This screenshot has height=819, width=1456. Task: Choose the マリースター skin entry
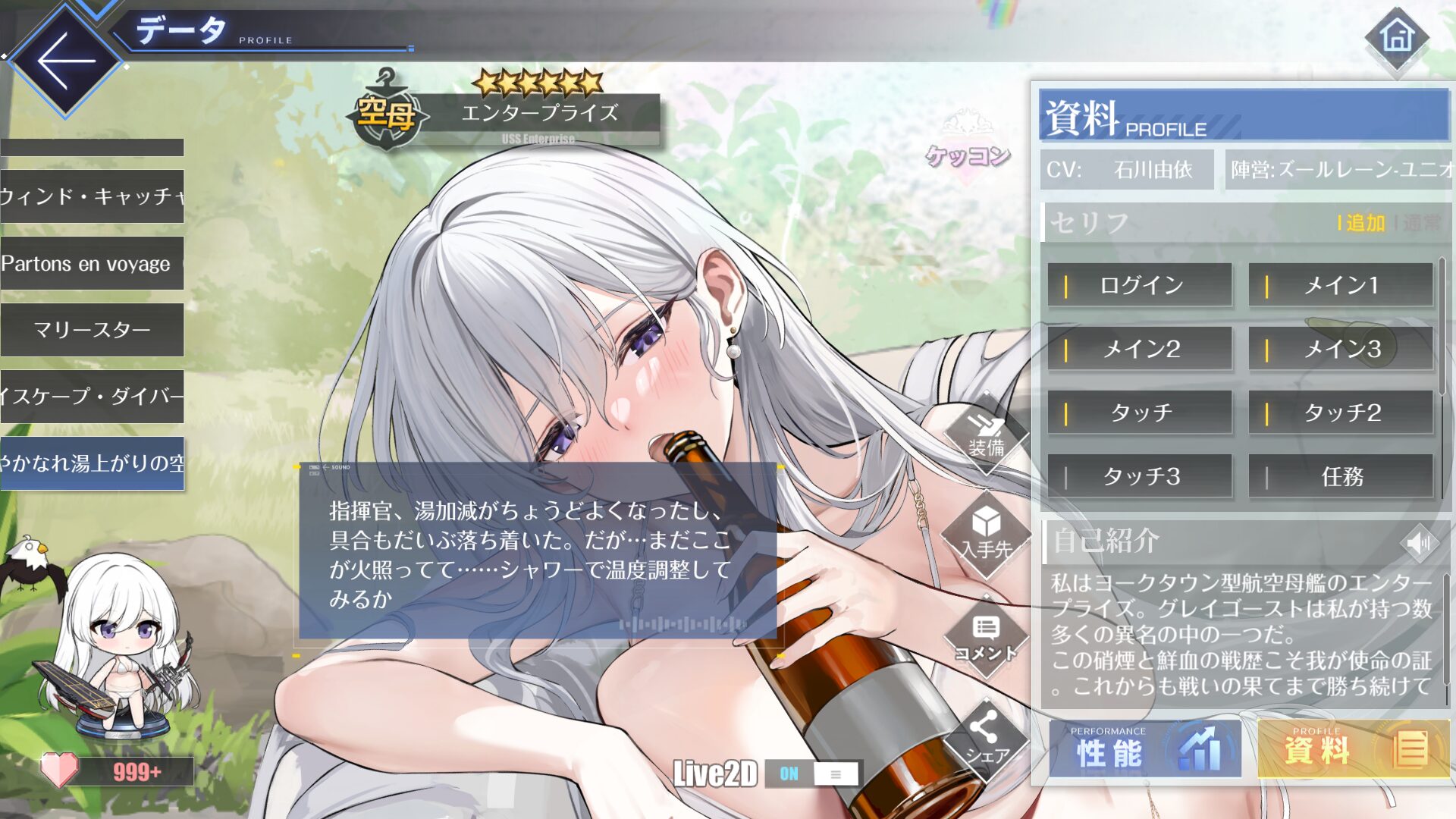click(92, 330)
